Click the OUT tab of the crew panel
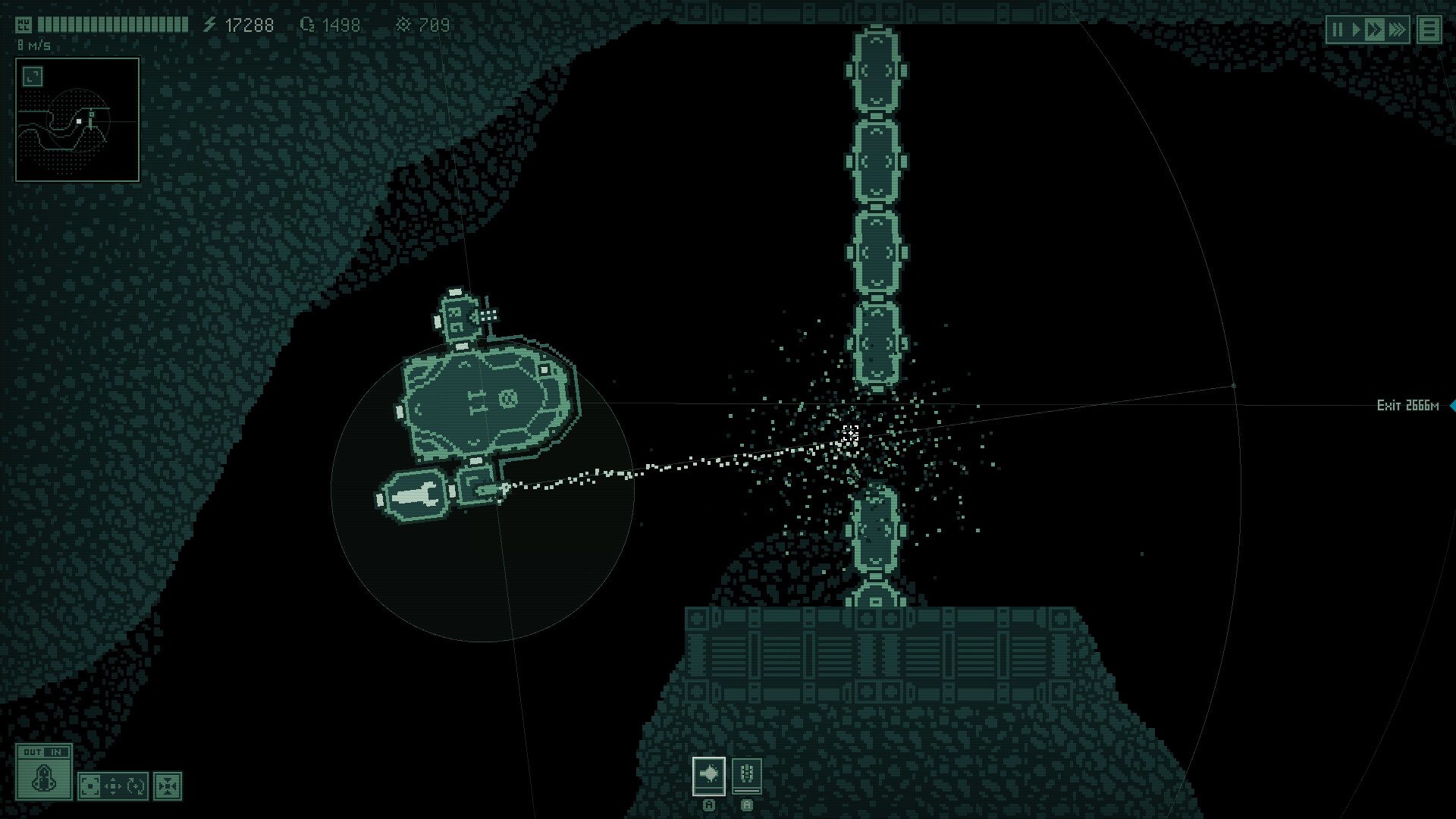Viewport: 1456px width, 819px height. 33,752
